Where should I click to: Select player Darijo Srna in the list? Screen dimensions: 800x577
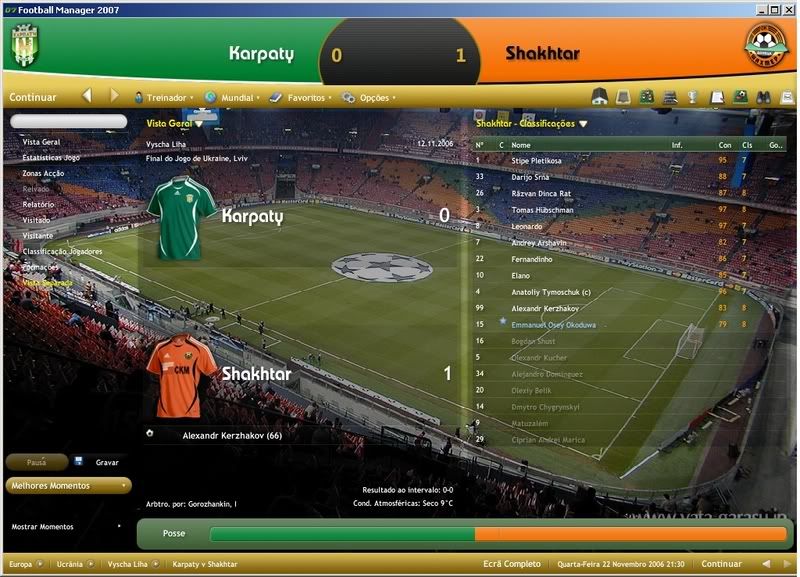[x=536, y=176]
